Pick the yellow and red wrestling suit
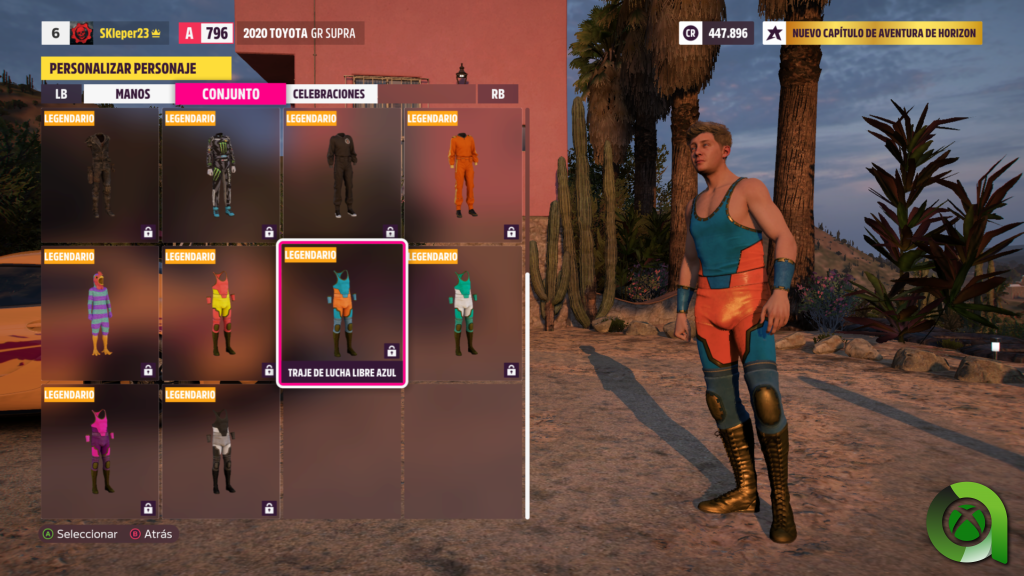 [x=221, y=313]
